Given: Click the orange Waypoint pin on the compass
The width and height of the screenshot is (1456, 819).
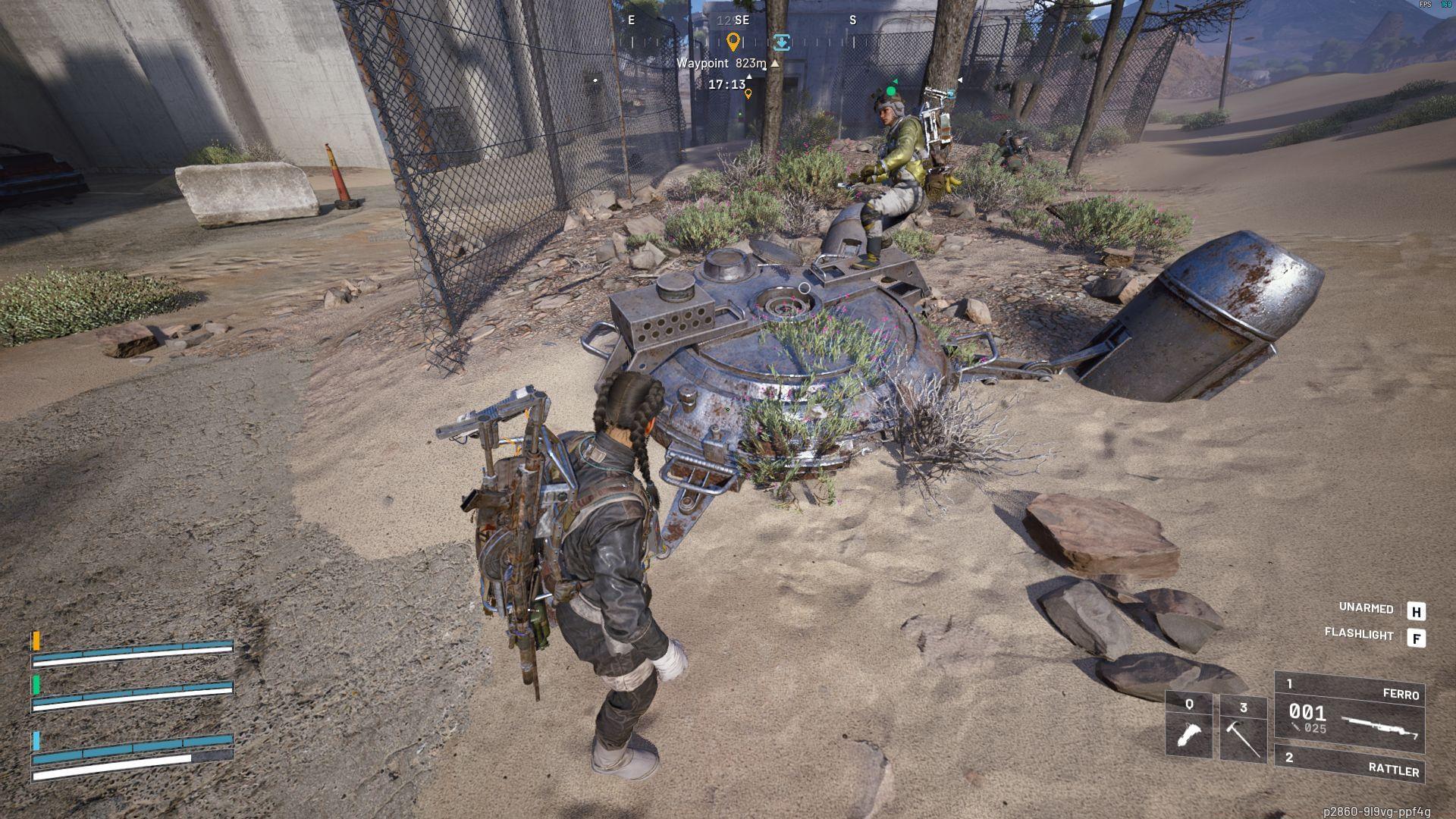Looking at the screenshot, I should [x=733, y=43].
